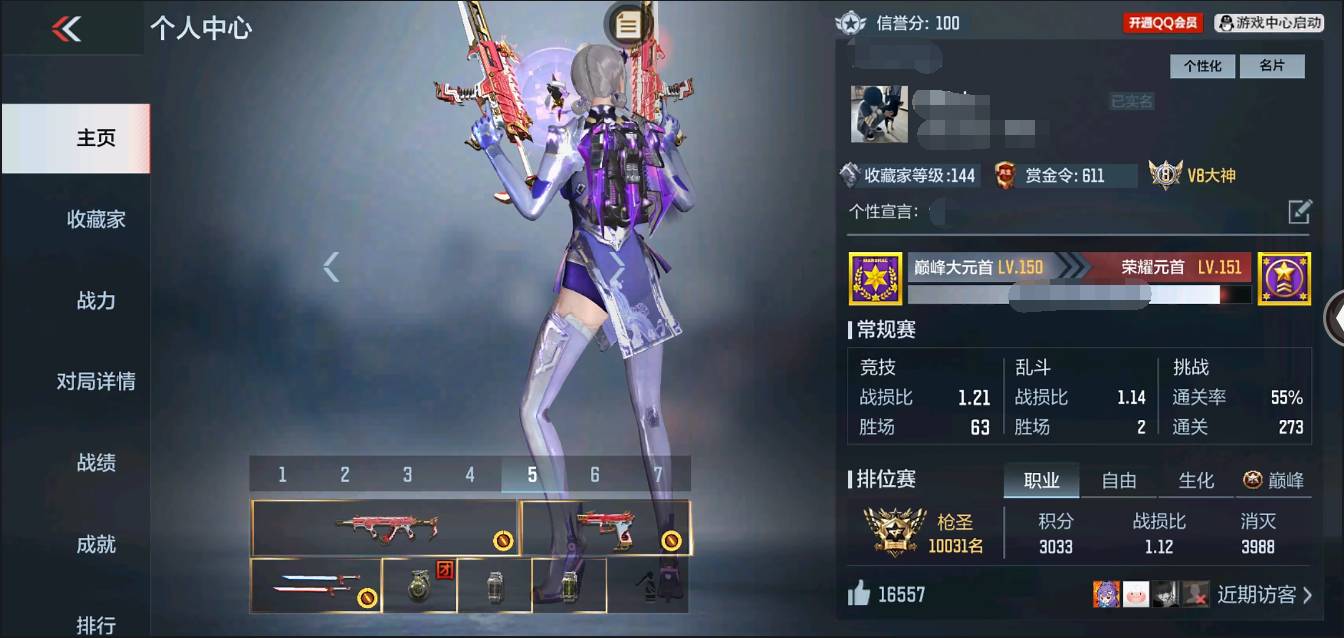Edit the 个性宣言 signature with pencil icon
The image size is (1344, 638).
(1299, 211)
